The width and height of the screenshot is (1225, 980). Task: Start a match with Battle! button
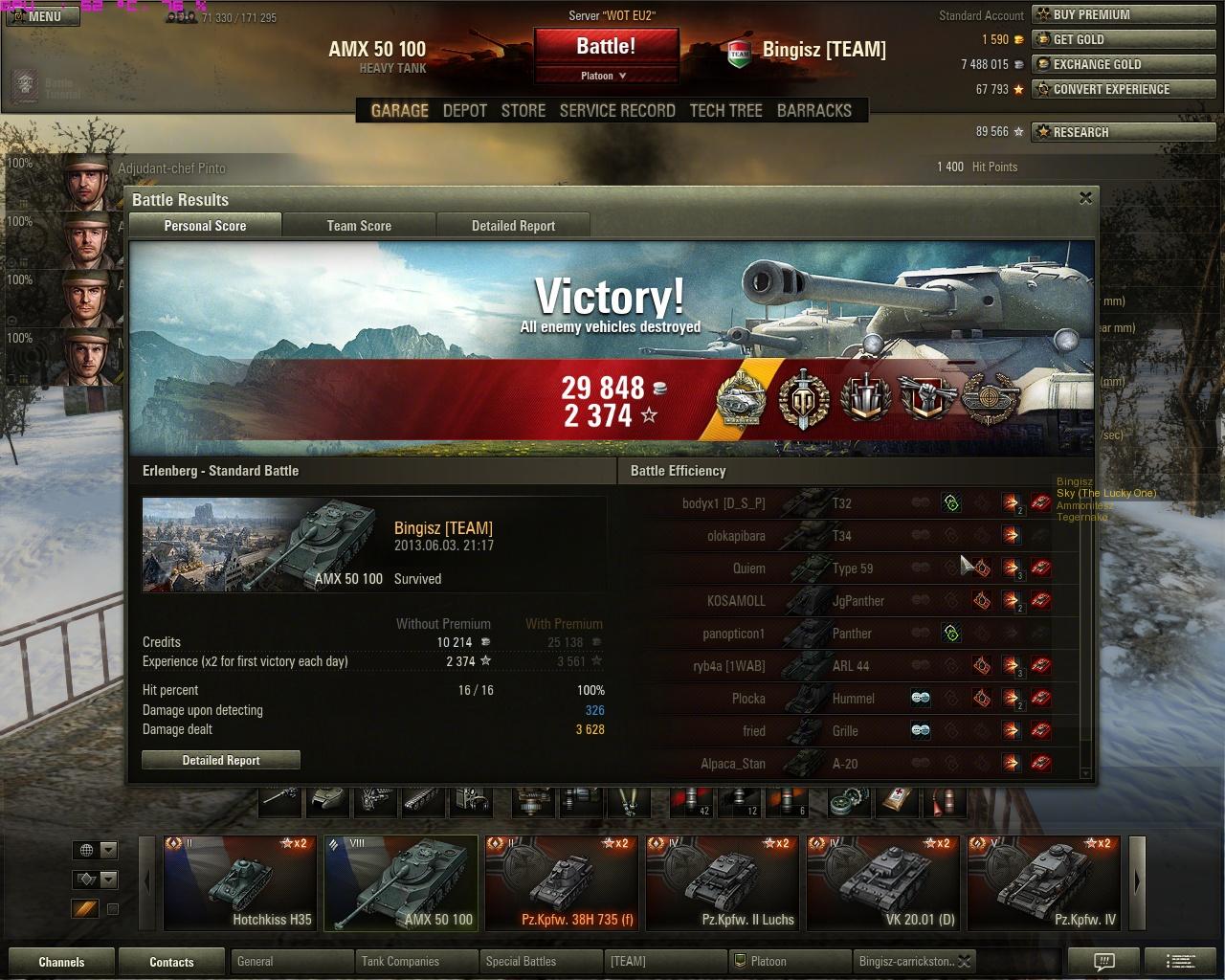pyautogui.click(x=606, y=46)
